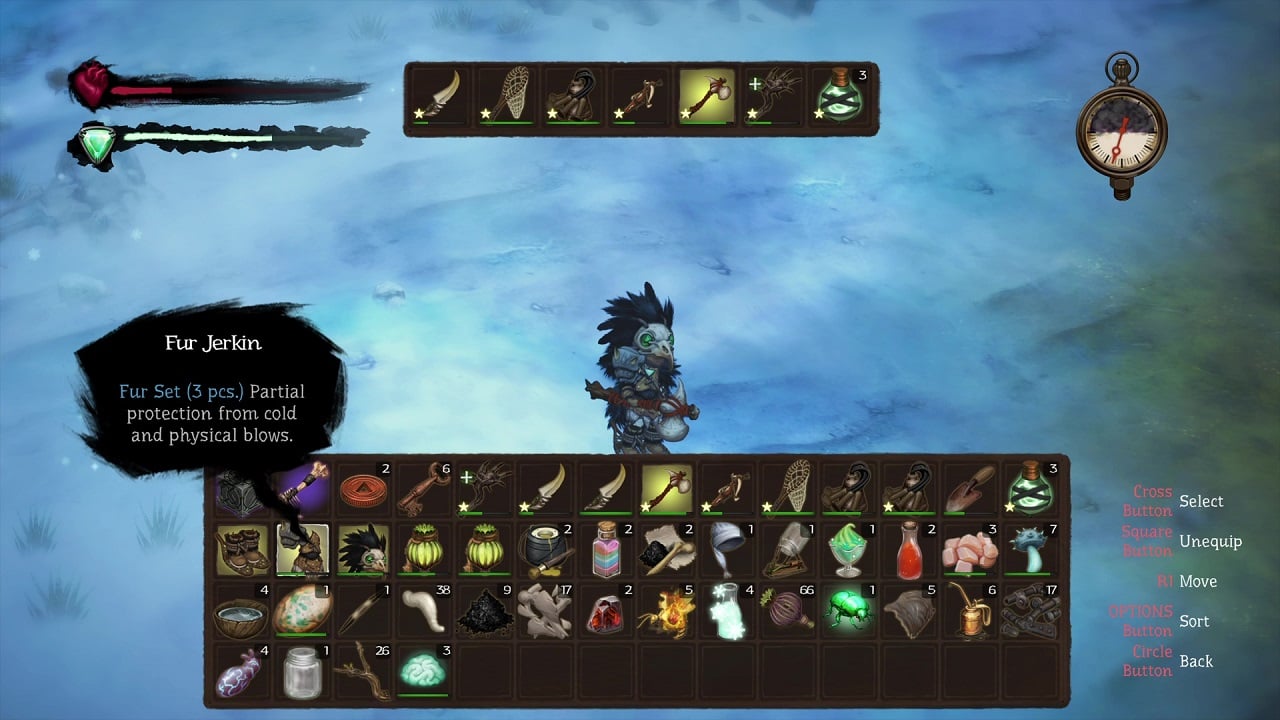Choose the glowing green brain item

(x=424, y=672)
